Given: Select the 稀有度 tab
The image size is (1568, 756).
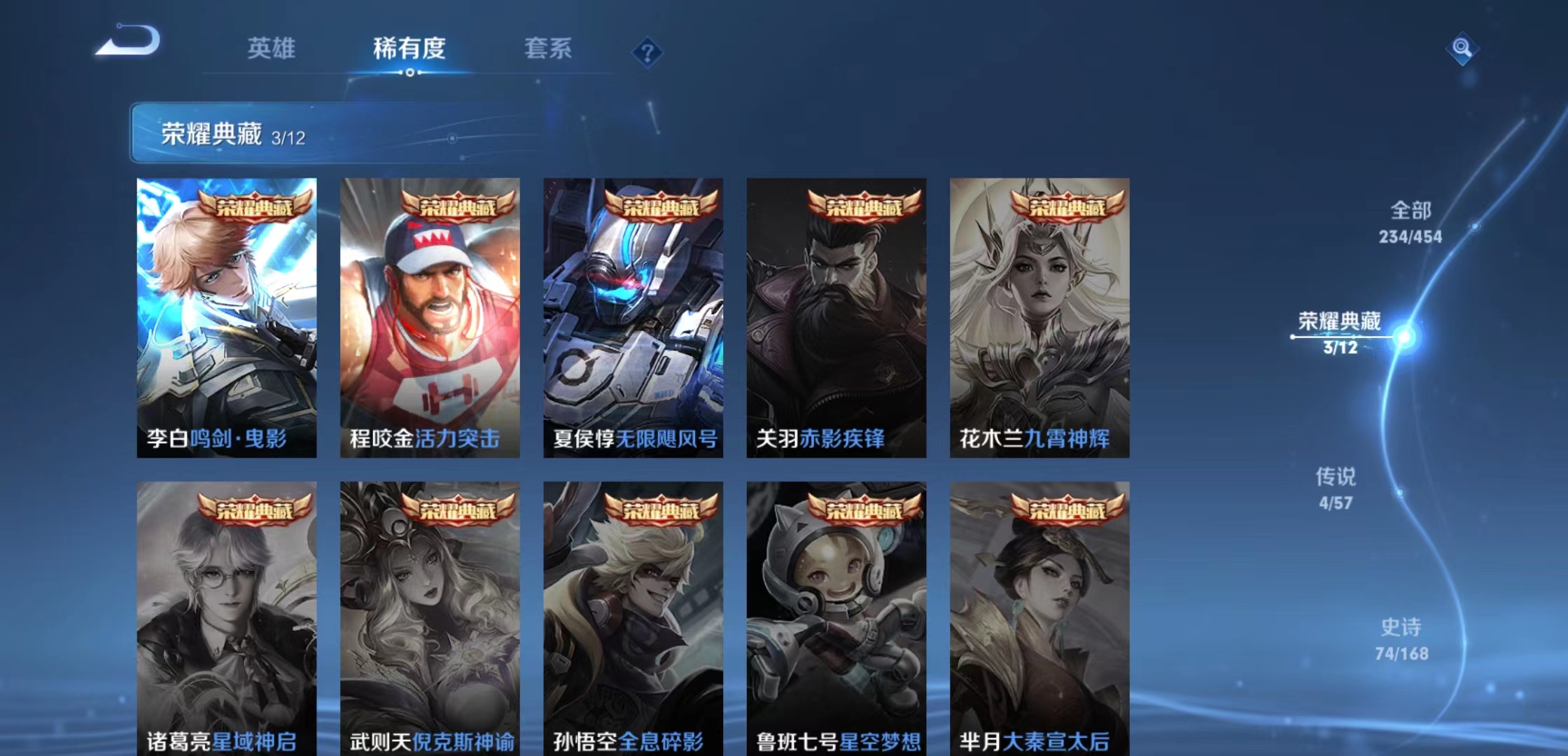Looking at the screenshot, I should pos(409,49).
